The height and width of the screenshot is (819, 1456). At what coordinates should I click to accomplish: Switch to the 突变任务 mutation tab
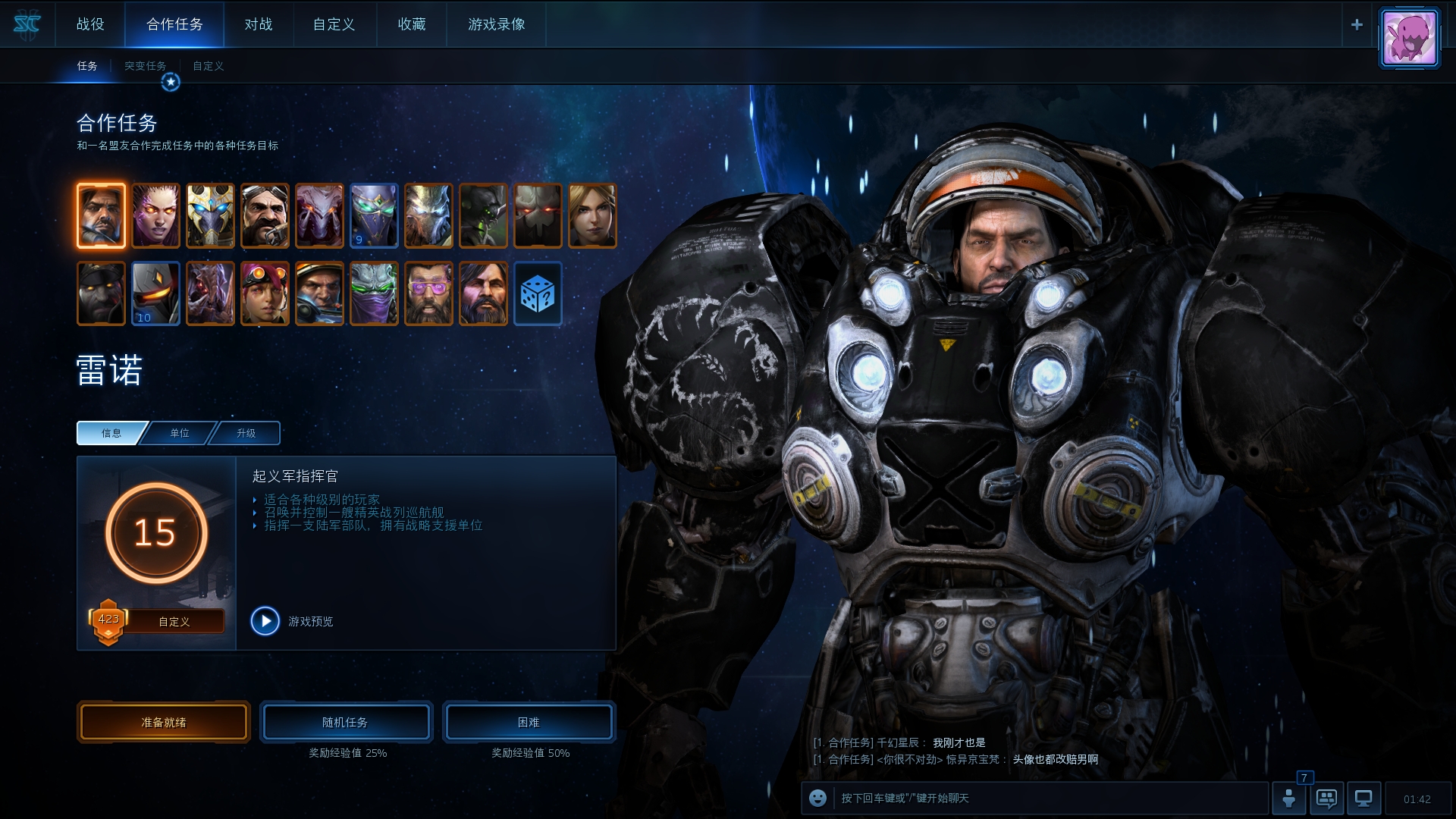145,66
